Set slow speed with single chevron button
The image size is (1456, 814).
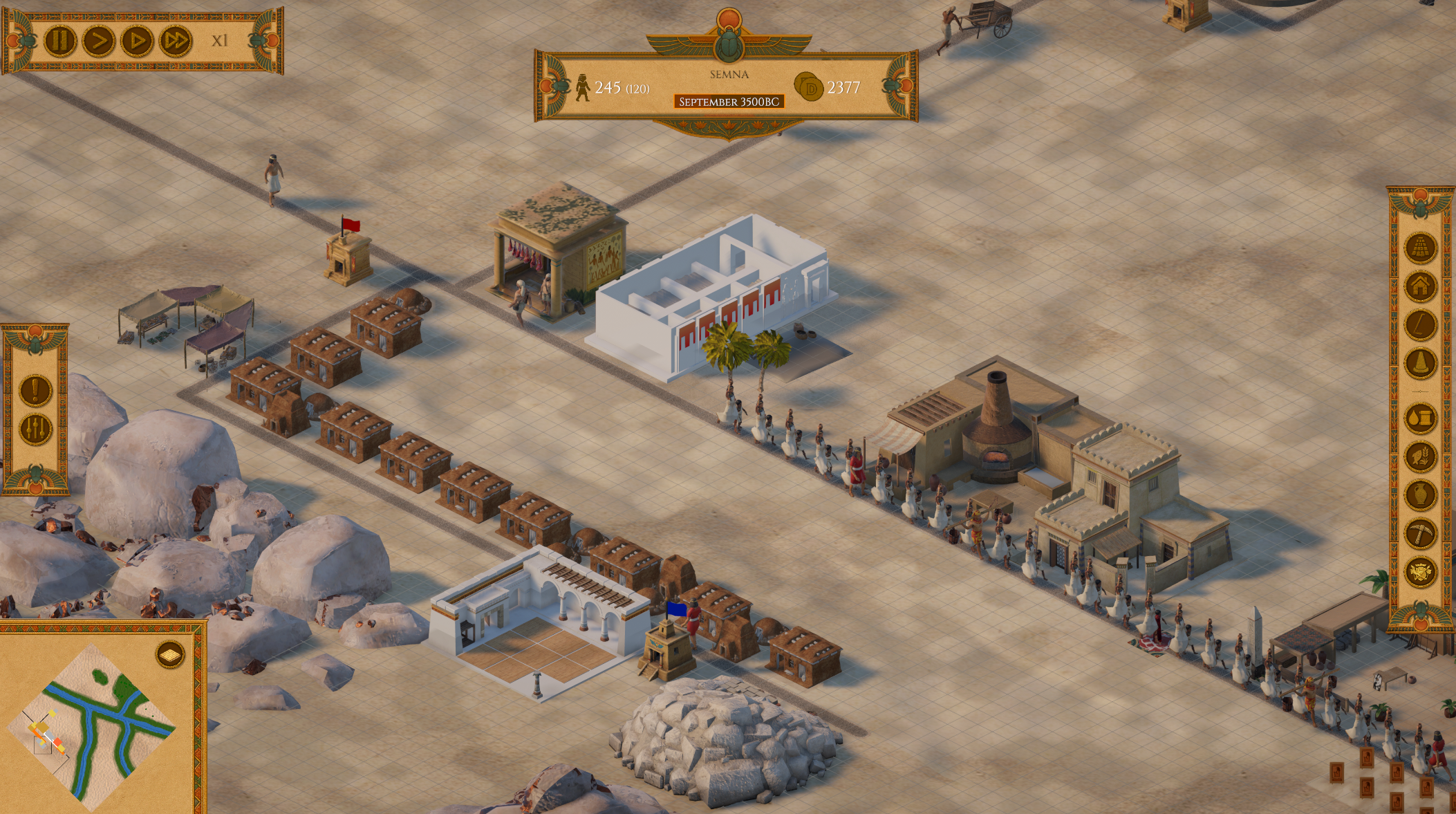pyautogui.click(x=99, y=40)
